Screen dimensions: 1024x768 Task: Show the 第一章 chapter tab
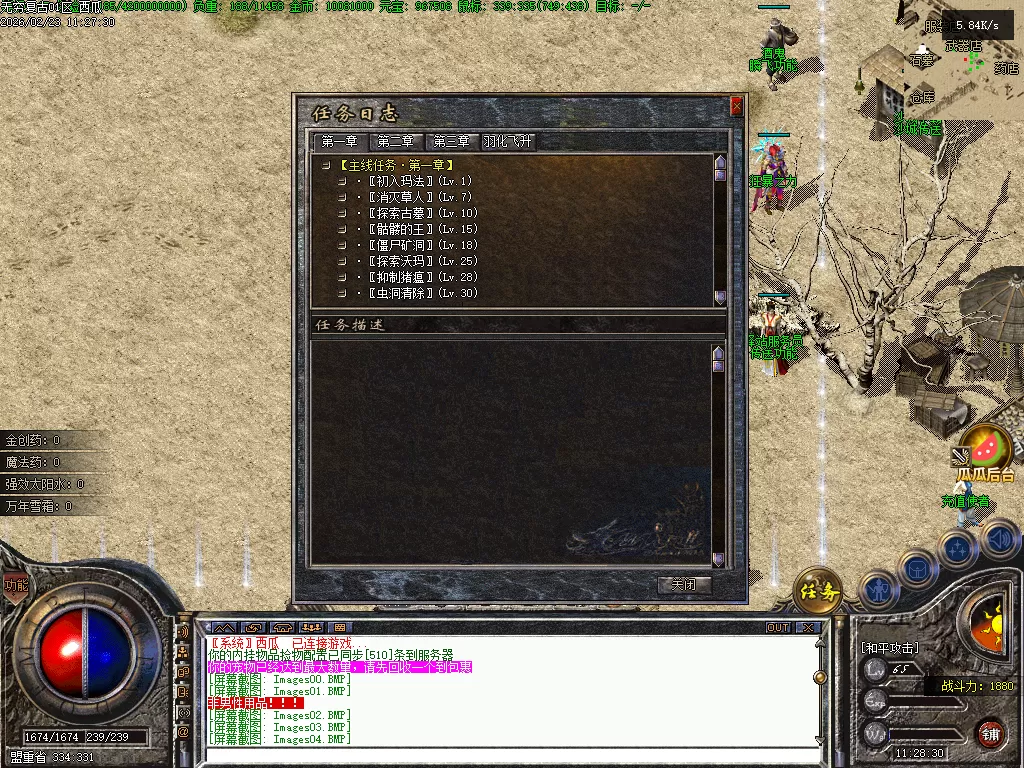[x=340, y=142]
